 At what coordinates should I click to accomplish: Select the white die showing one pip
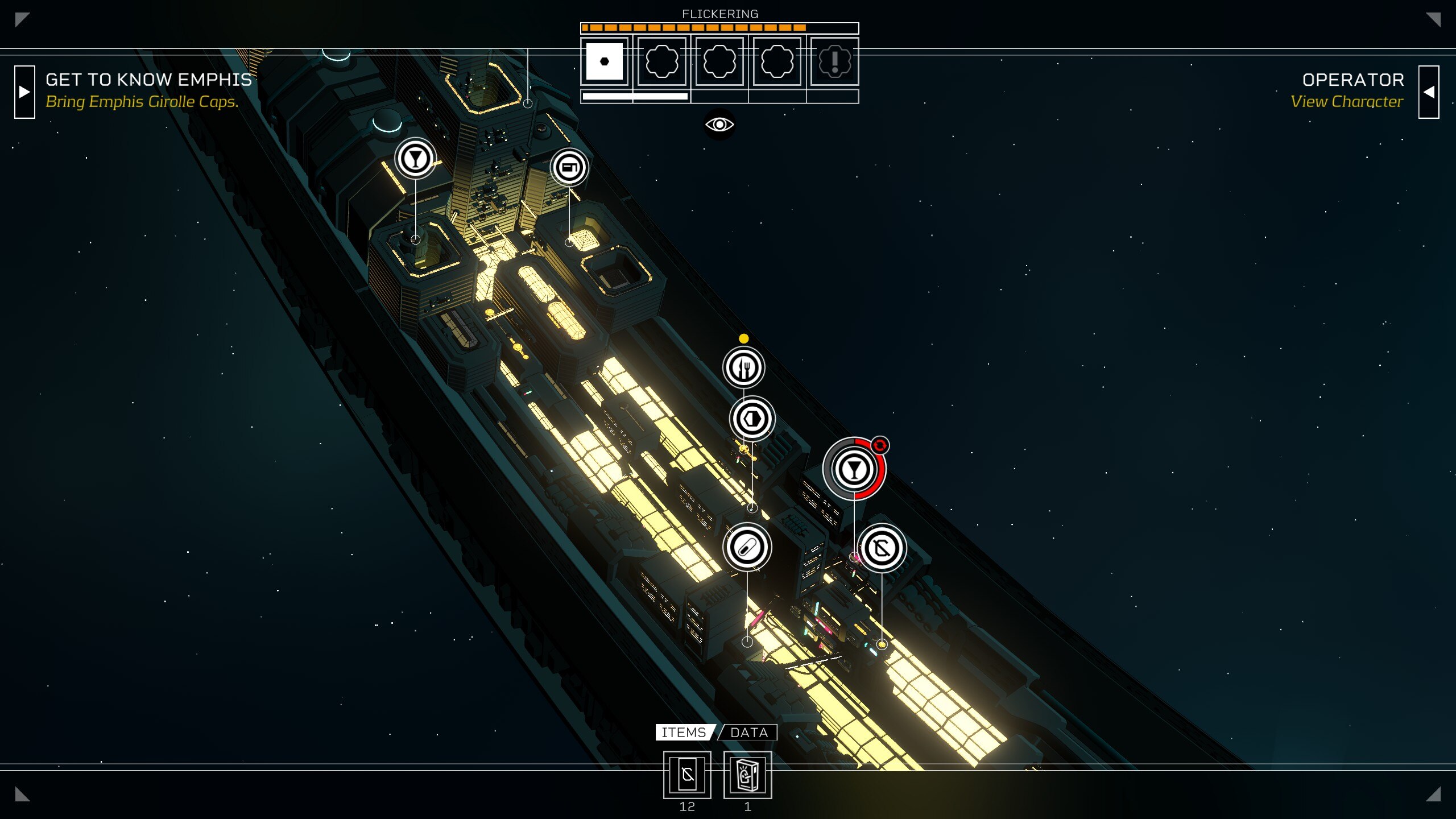pos(604,61)
